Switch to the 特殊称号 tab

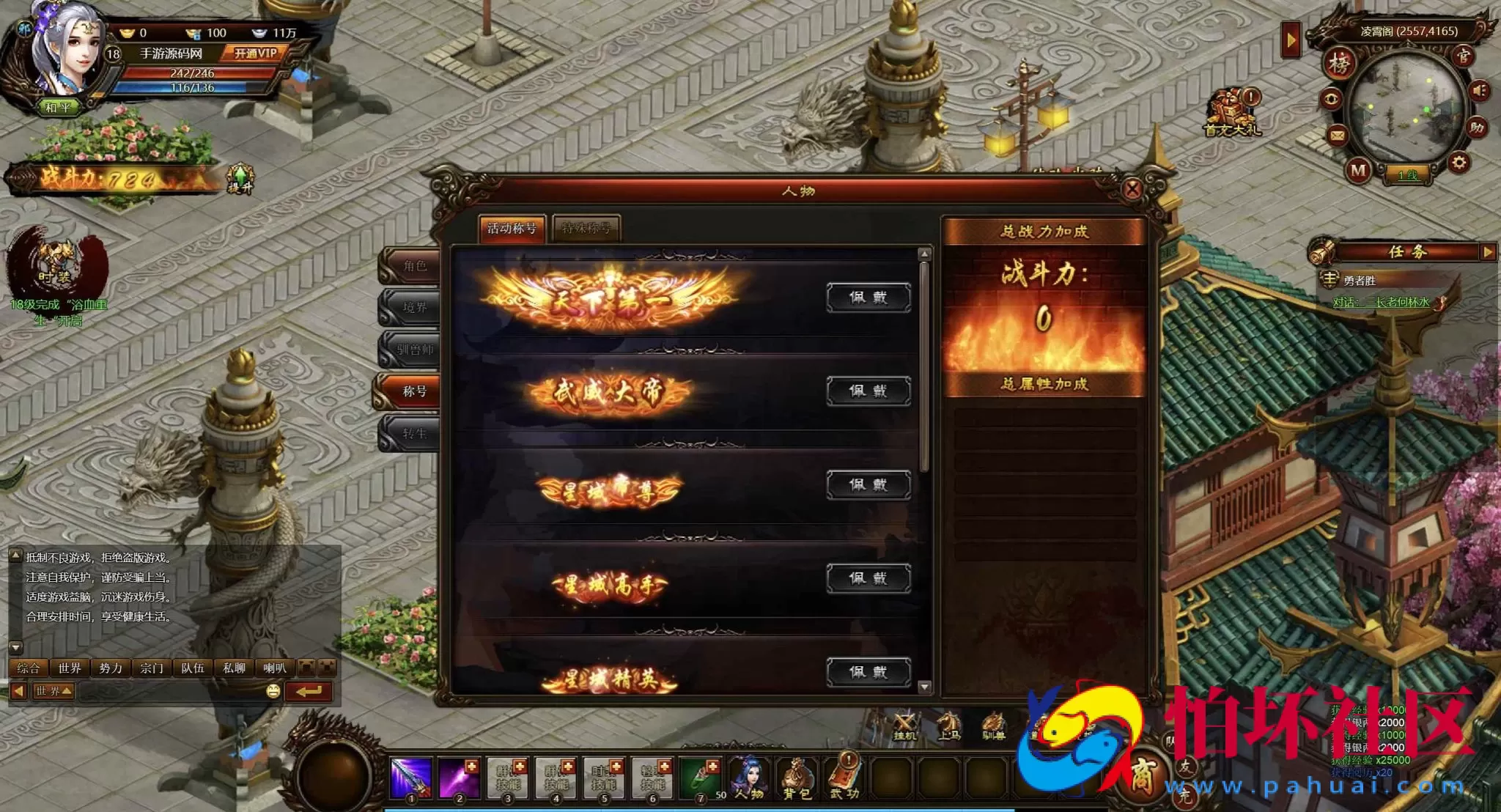point(588,229)
